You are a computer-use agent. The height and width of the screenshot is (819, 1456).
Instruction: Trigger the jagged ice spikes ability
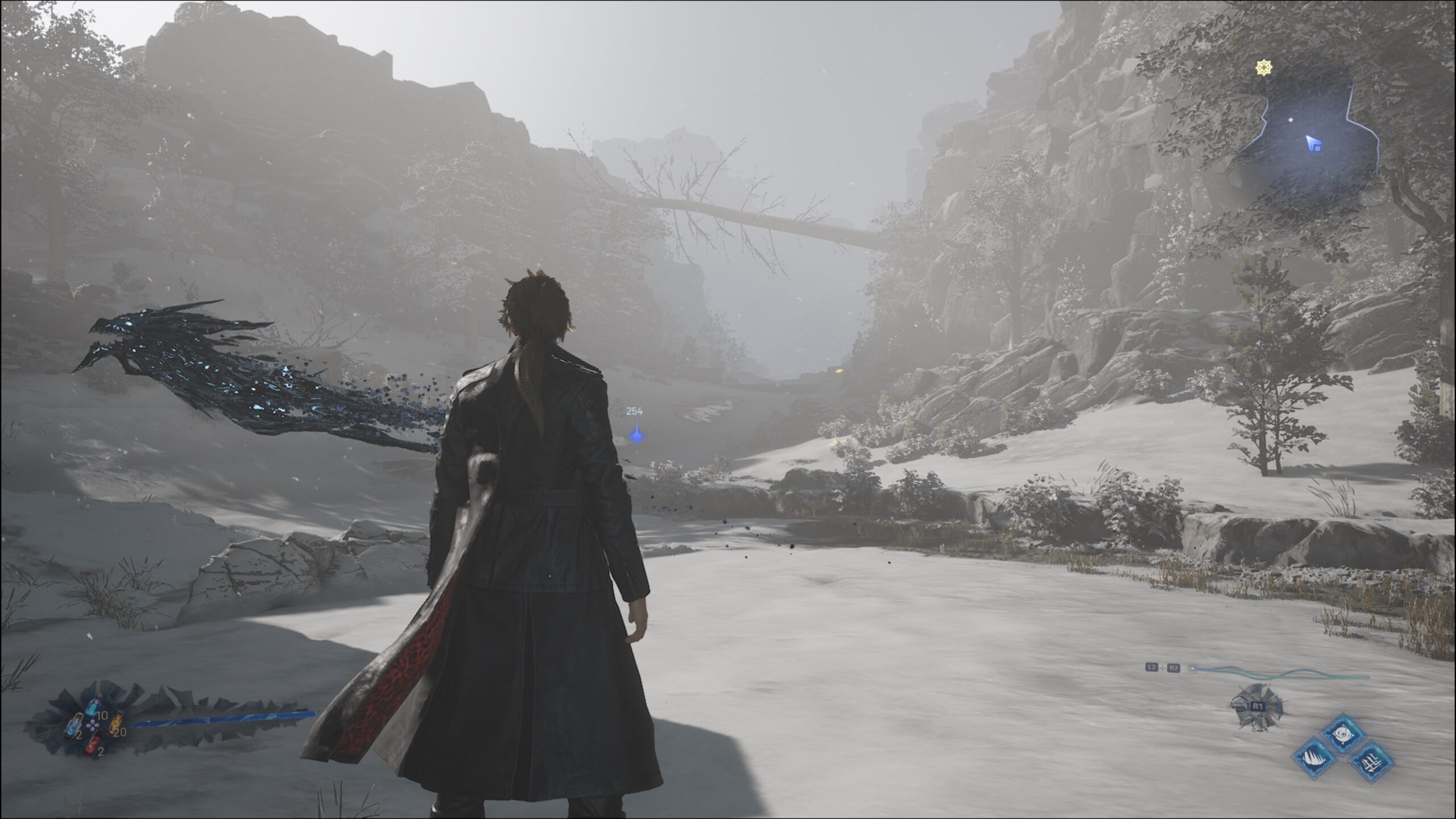tap(1314, 758)
